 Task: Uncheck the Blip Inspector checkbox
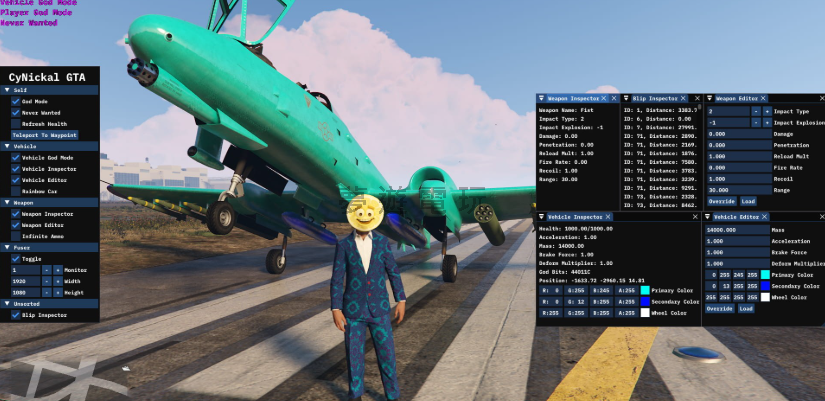[16, 314]
